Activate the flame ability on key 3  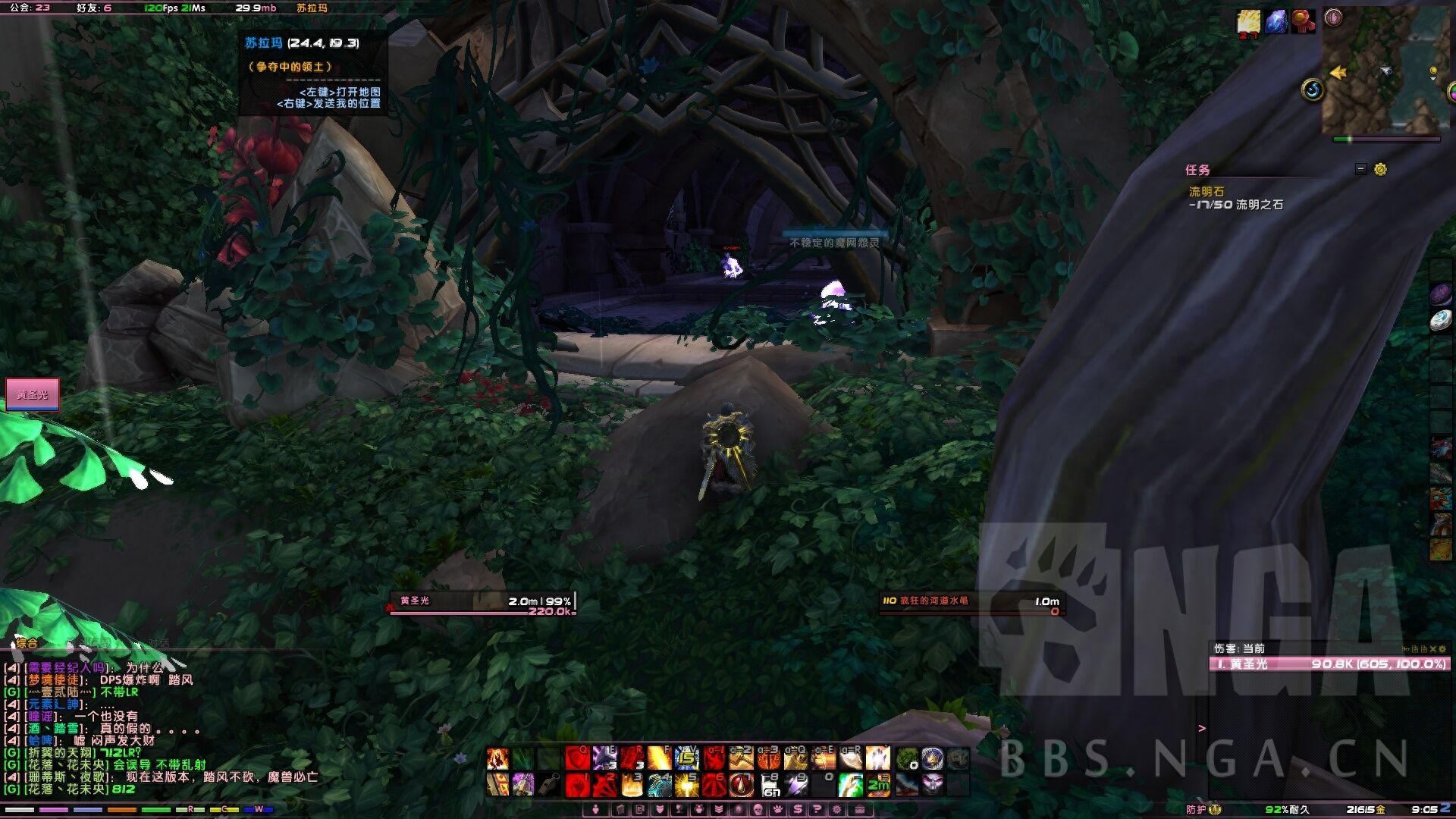pos(632,785)
